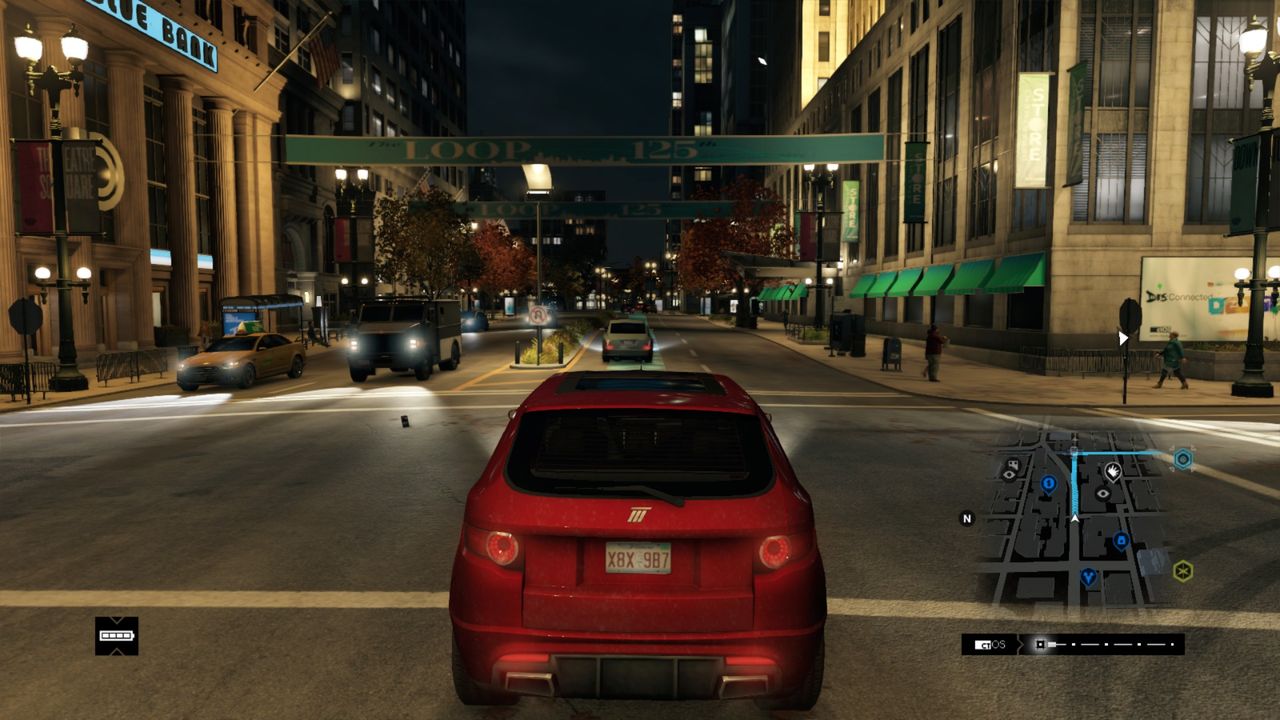Click the blue hexagon waypoint marker
The width and height of the screenshot is (1280, 720).
pos(1183,459)
